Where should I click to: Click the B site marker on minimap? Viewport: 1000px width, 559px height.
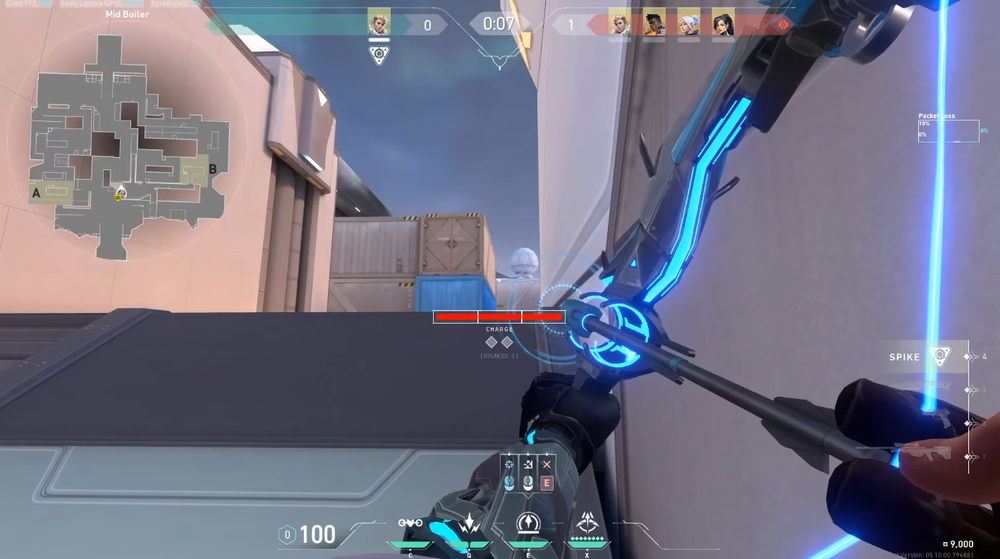click(x=212, y=169)
